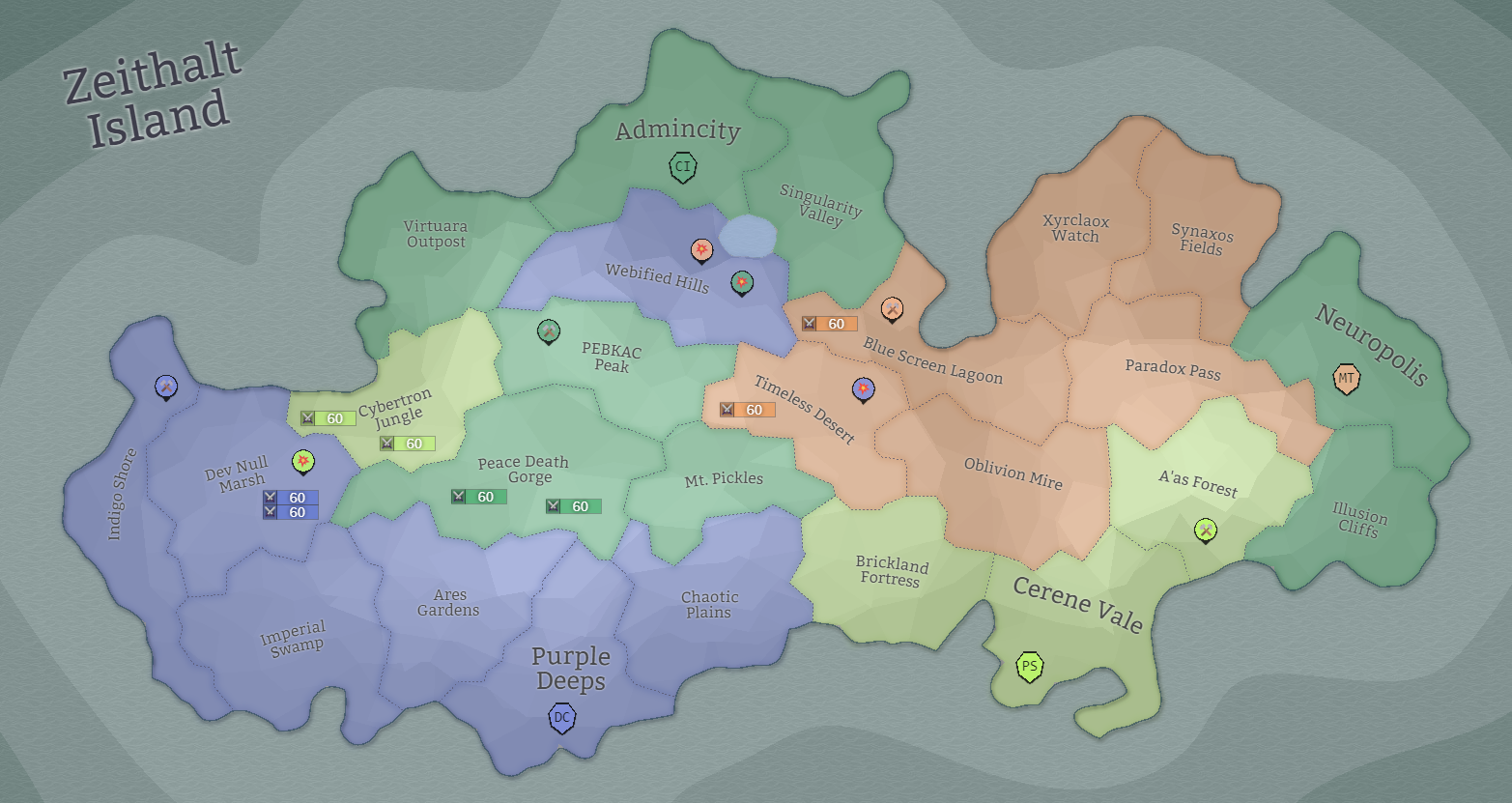Click the CI settlement badge in Admincity
The width and height of the screenshot is (1512, 803).
point(683,166)
